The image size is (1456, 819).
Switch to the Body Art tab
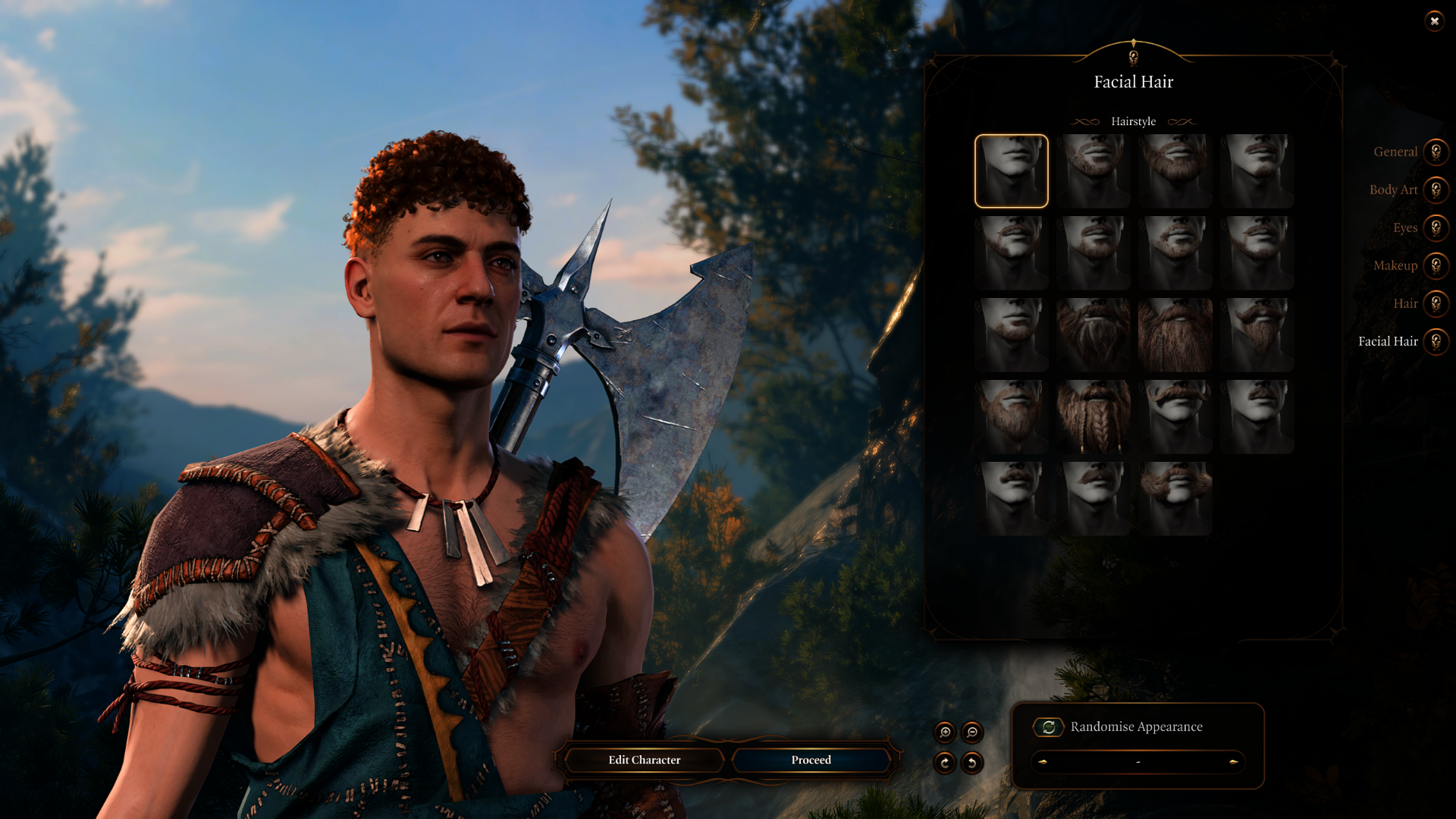[x=1436, y=190]
